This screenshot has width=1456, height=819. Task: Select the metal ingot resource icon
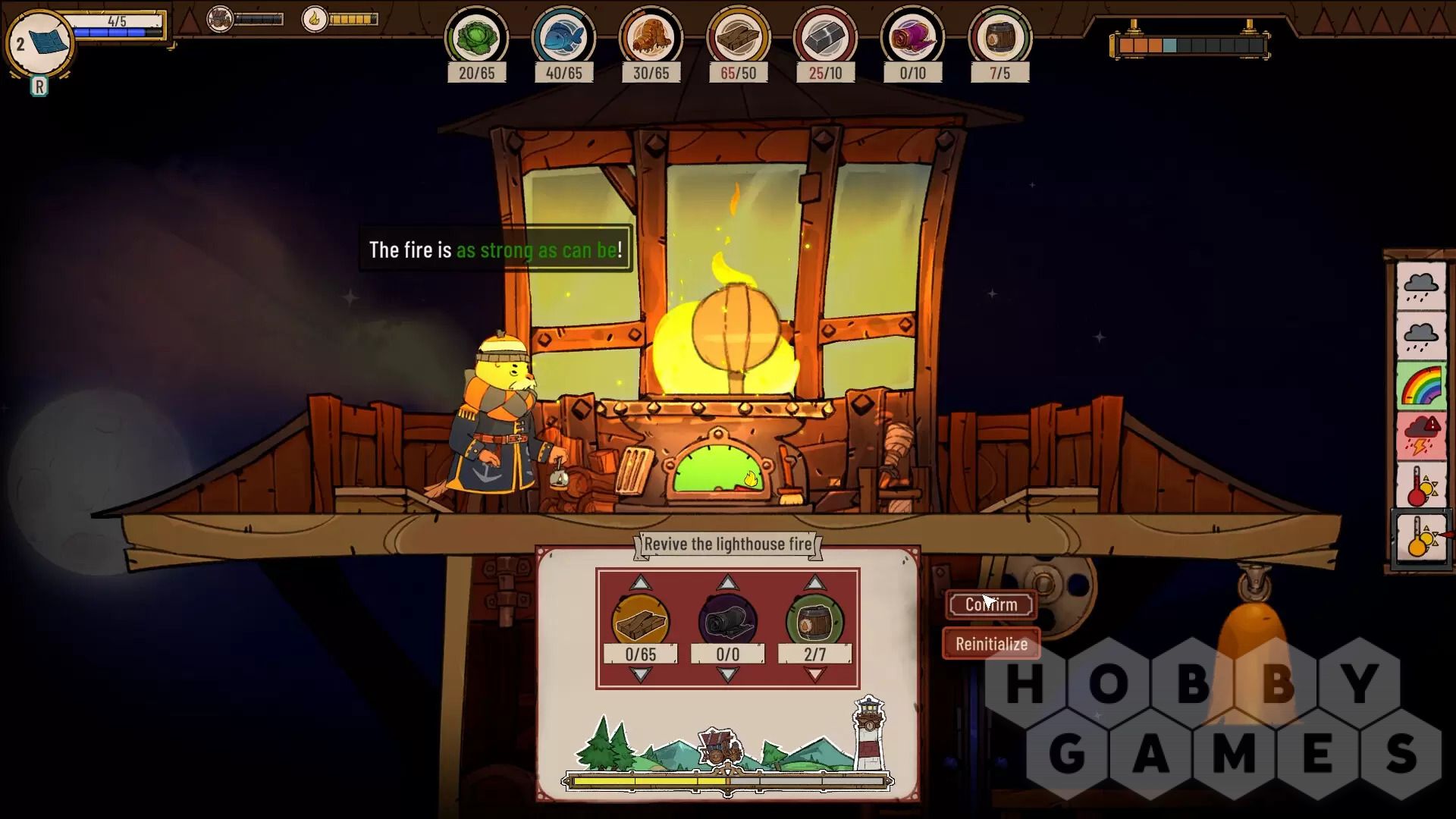(825, 38)
